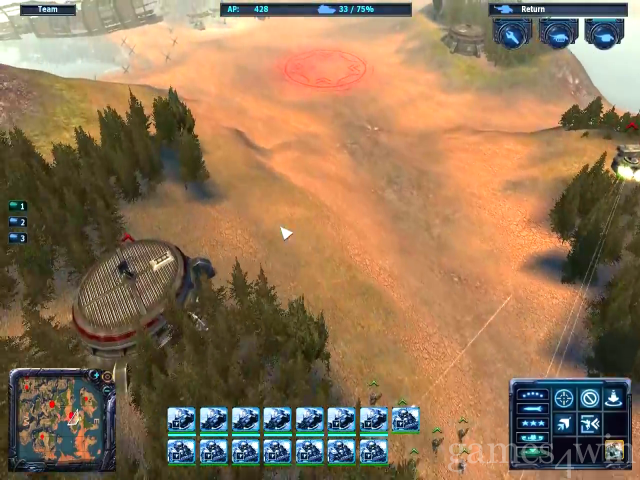Select the tank reinforcement icon
640x480 pixels.
558,34
